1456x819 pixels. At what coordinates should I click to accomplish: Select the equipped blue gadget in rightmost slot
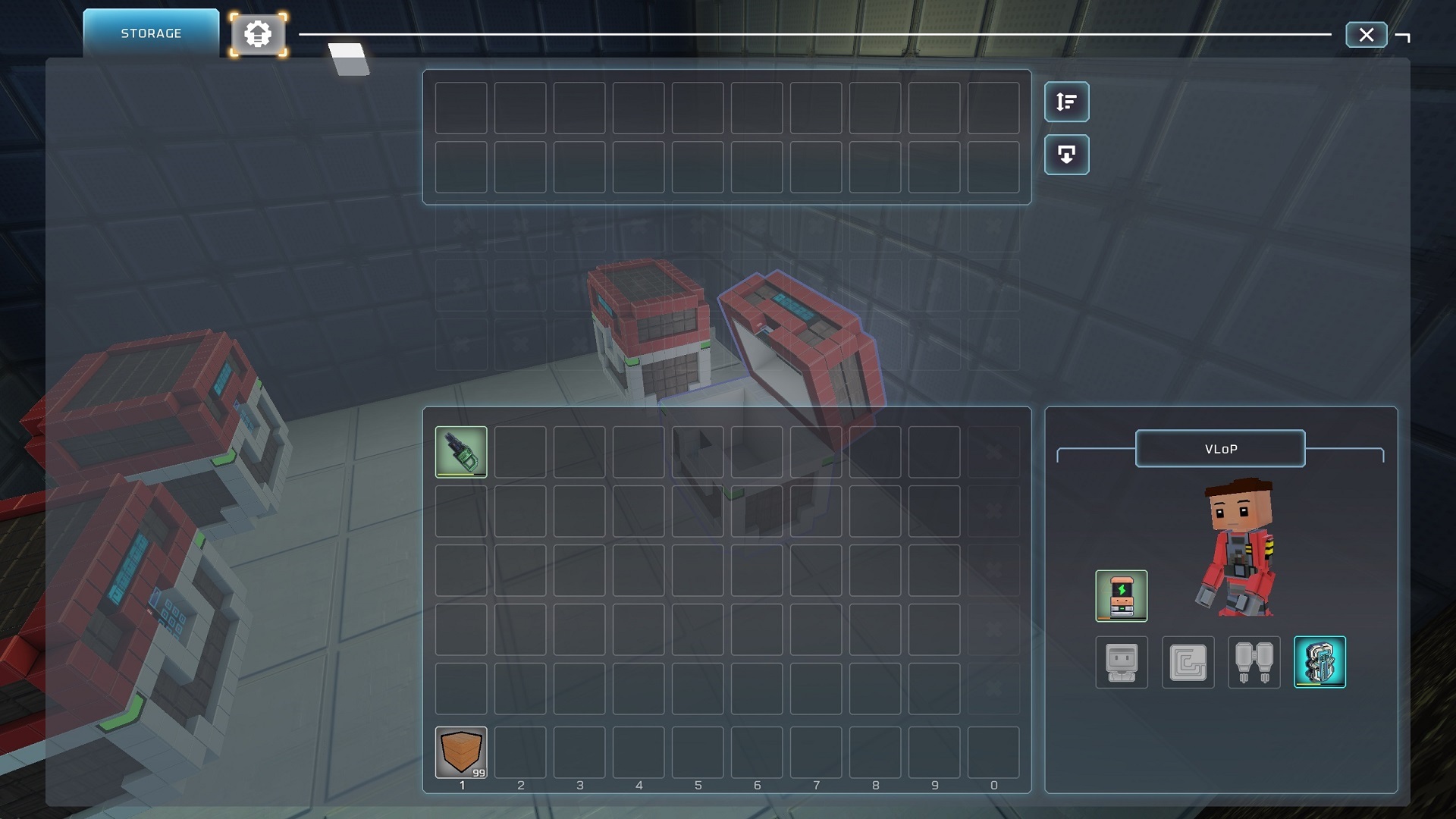1319,662
